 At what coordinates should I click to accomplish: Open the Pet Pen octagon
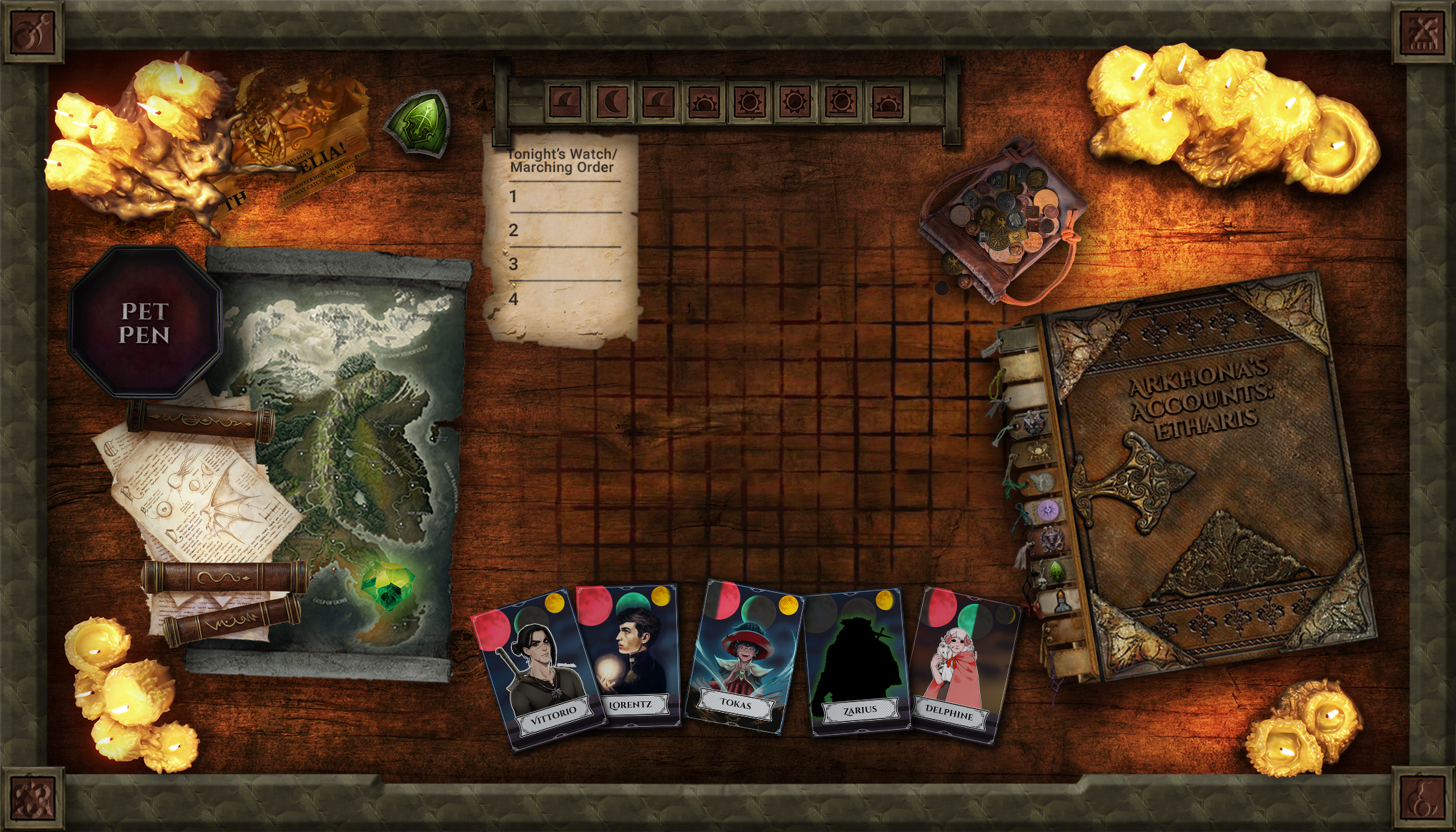(144, 322)
